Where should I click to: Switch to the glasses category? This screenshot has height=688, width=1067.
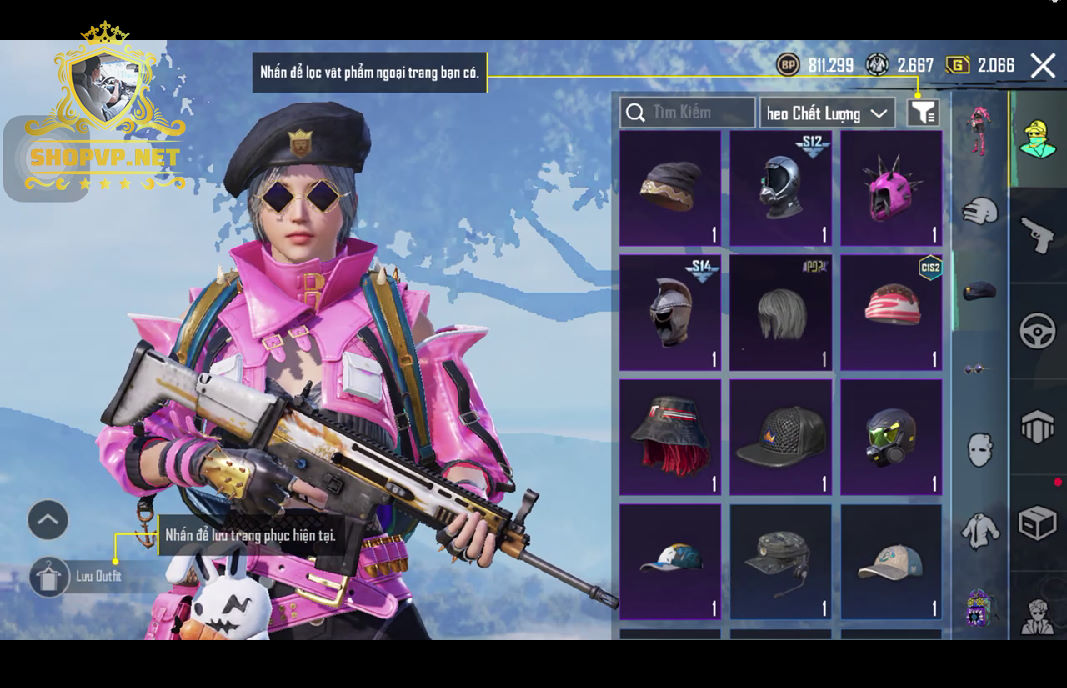[x=978, y=369]
